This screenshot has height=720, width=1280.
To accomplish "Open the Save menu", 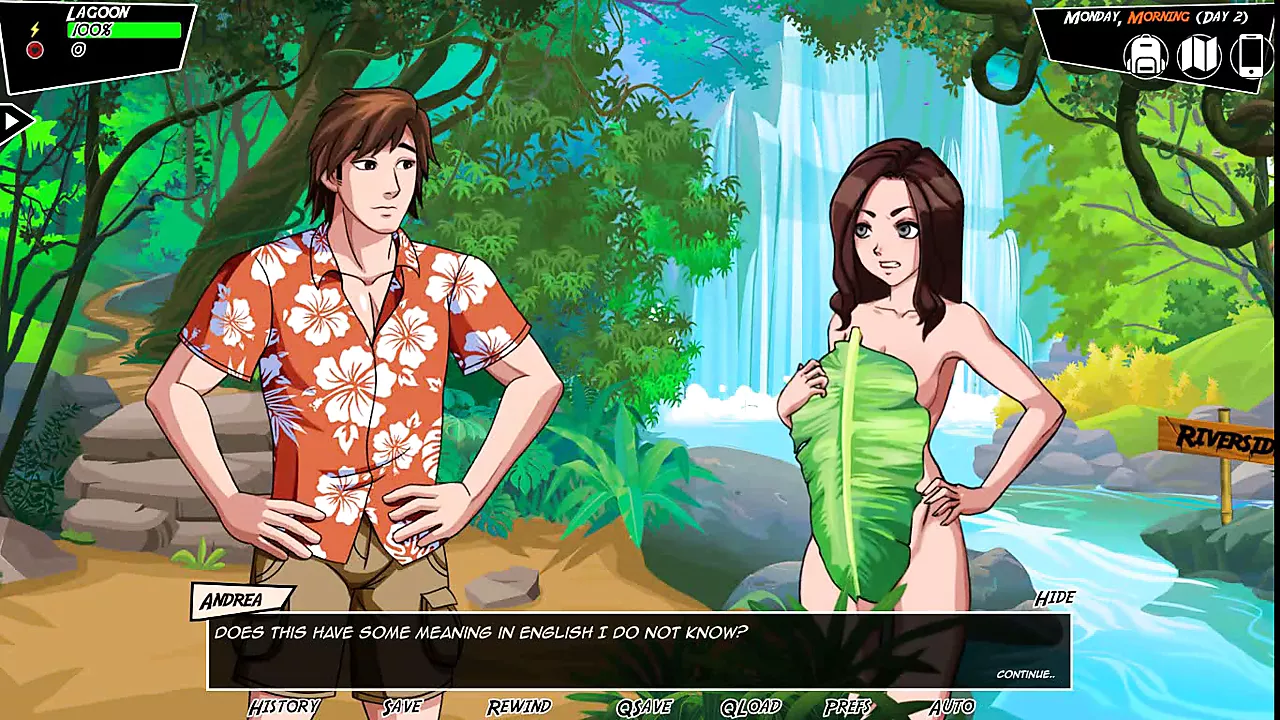I will [x=402, y=707].
